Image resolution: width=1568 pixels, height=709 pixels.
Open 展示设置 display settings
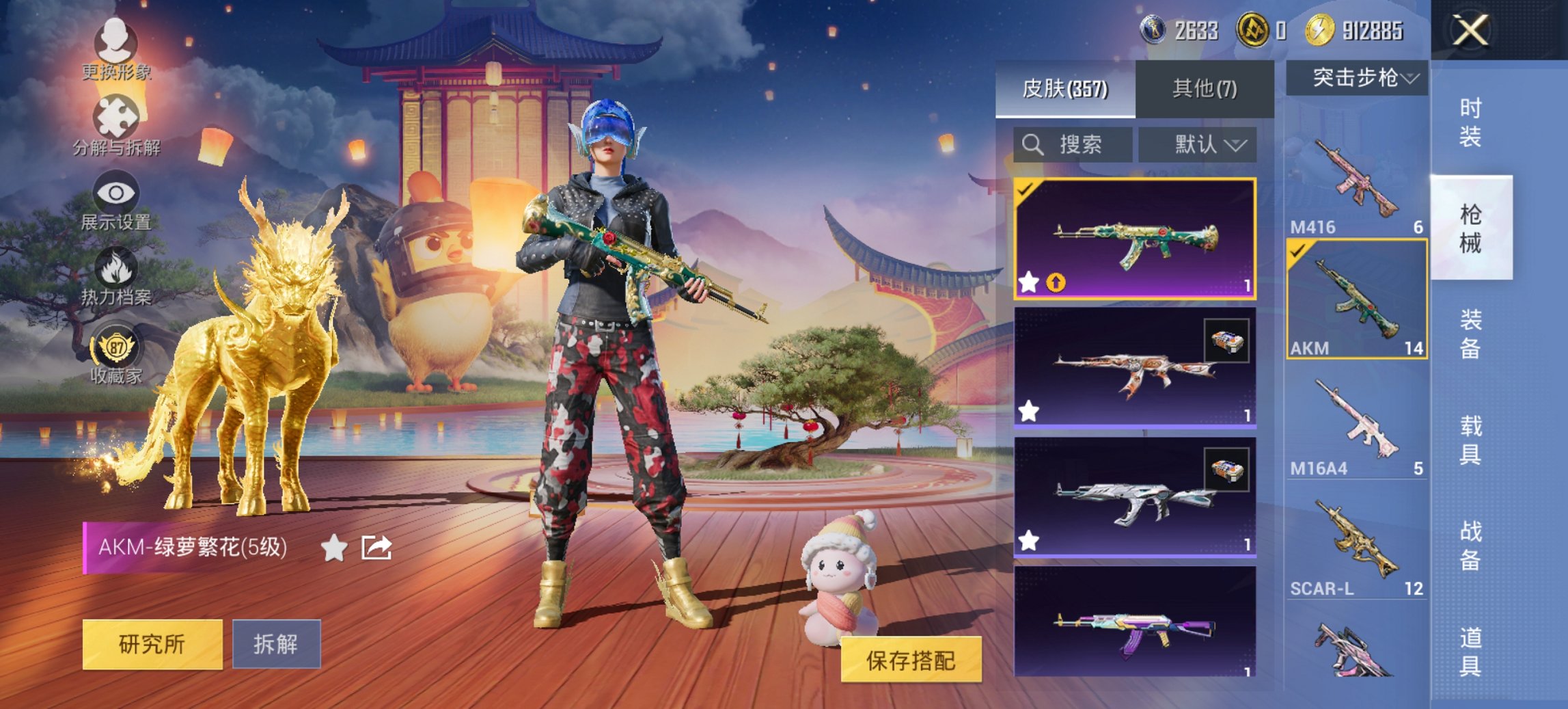(115, 202)
